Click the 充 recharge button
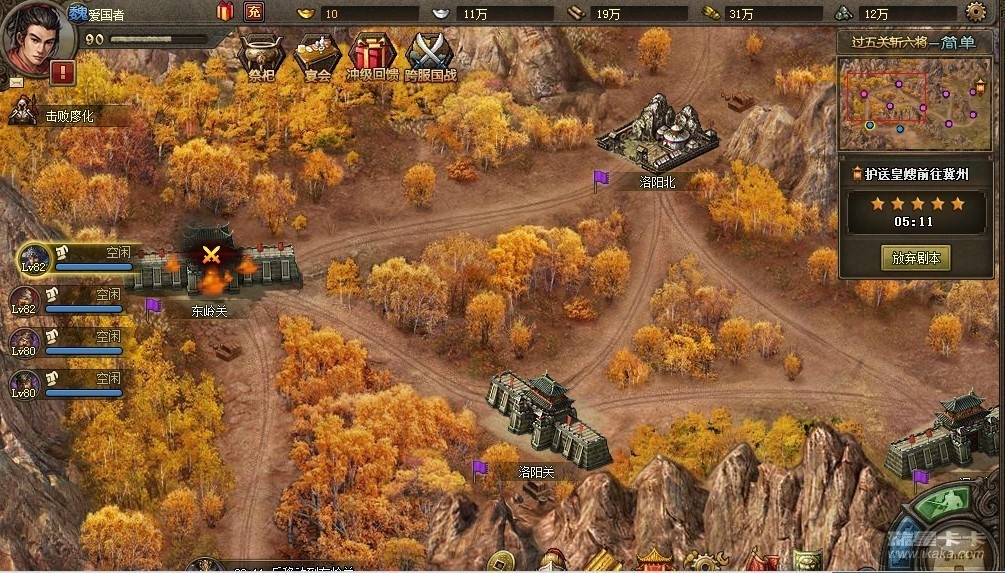This screenshot has height=573, width=1005. coord(254,12)
